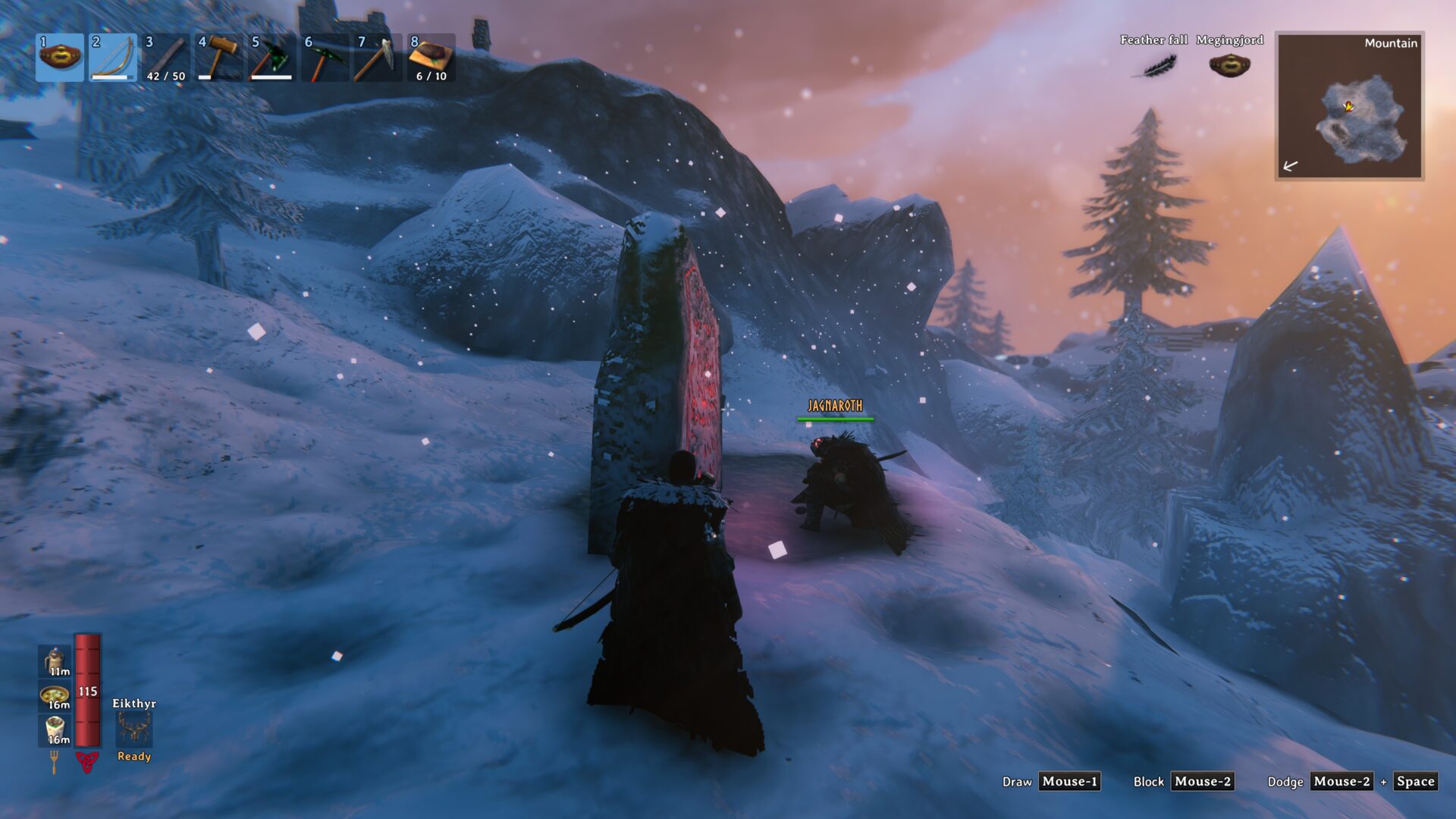Viewport: 1456px width, 819px height.
Task: Click the mead jug food slot
Action: point(55,661)
